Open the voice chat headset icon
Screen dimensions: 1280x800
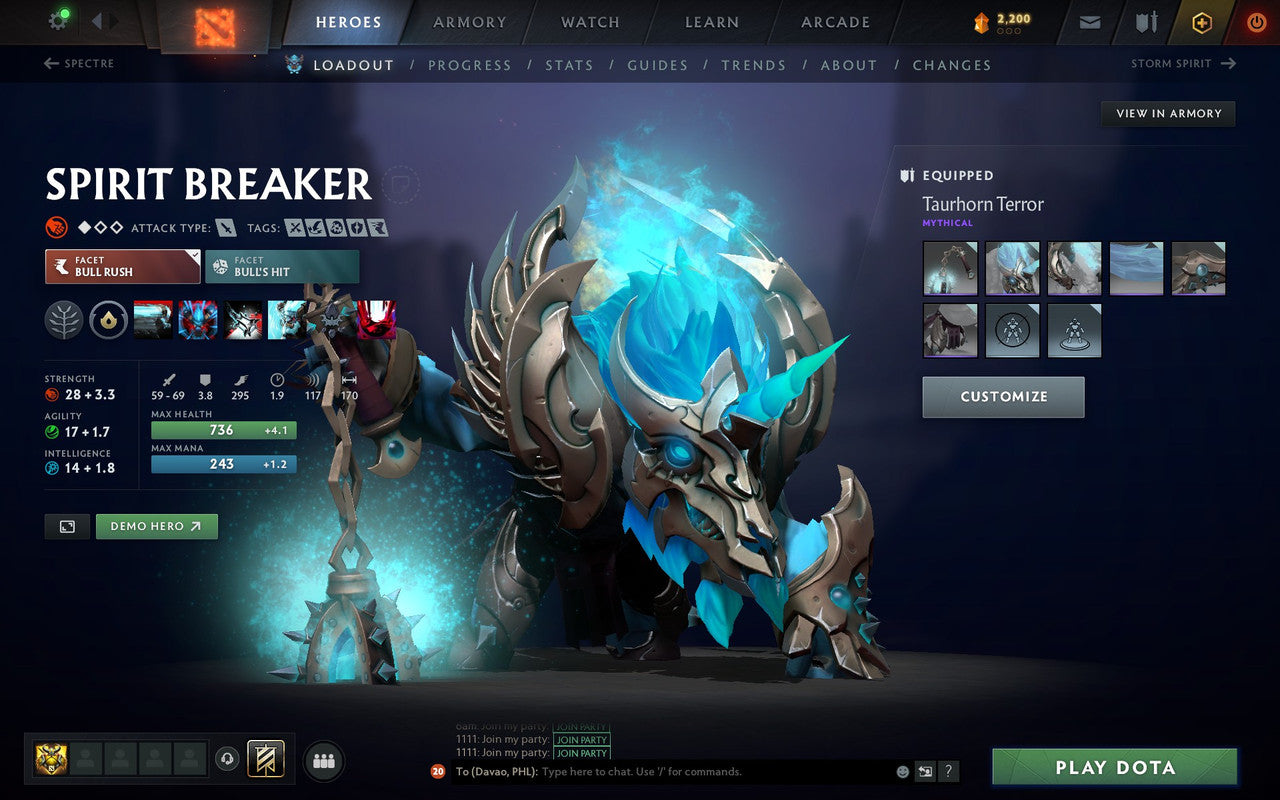coord(228,760)
